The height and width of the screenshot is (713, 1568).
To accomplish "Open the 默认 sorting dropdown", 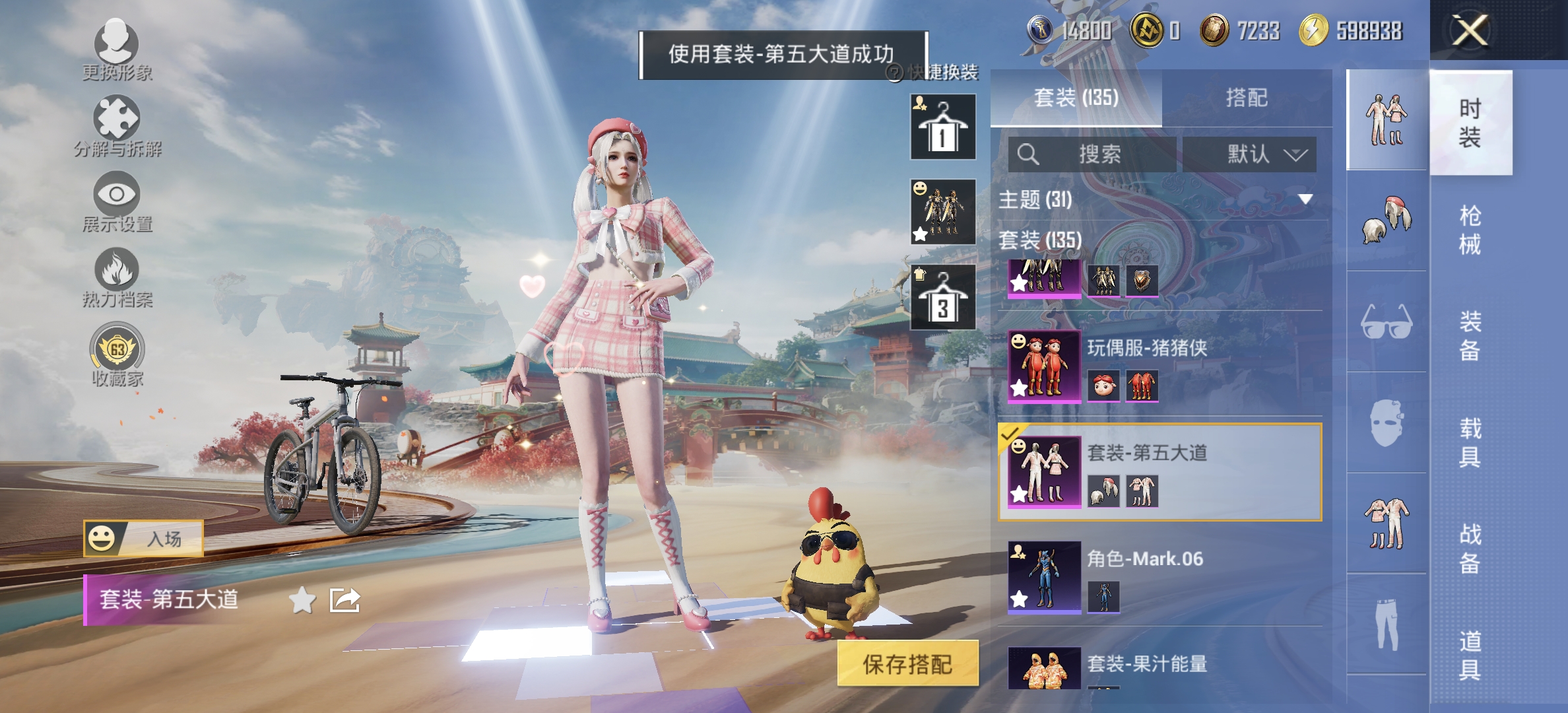I will point(1251,154).
